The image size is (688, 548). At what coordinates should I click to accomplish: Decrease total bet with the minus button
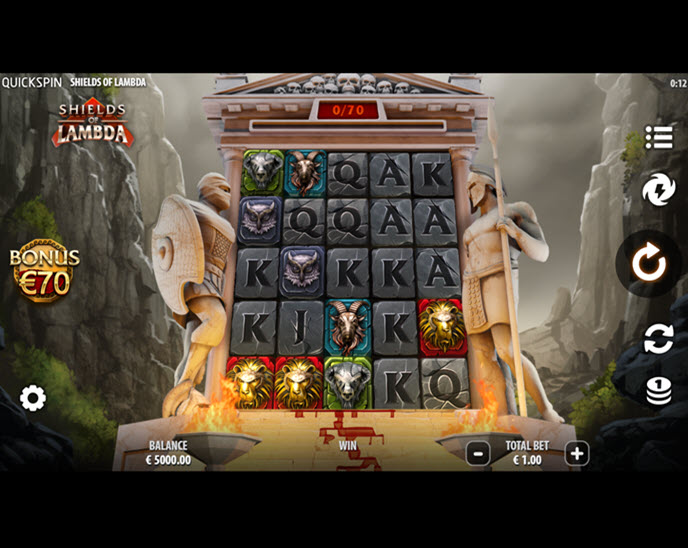[478, 453]
